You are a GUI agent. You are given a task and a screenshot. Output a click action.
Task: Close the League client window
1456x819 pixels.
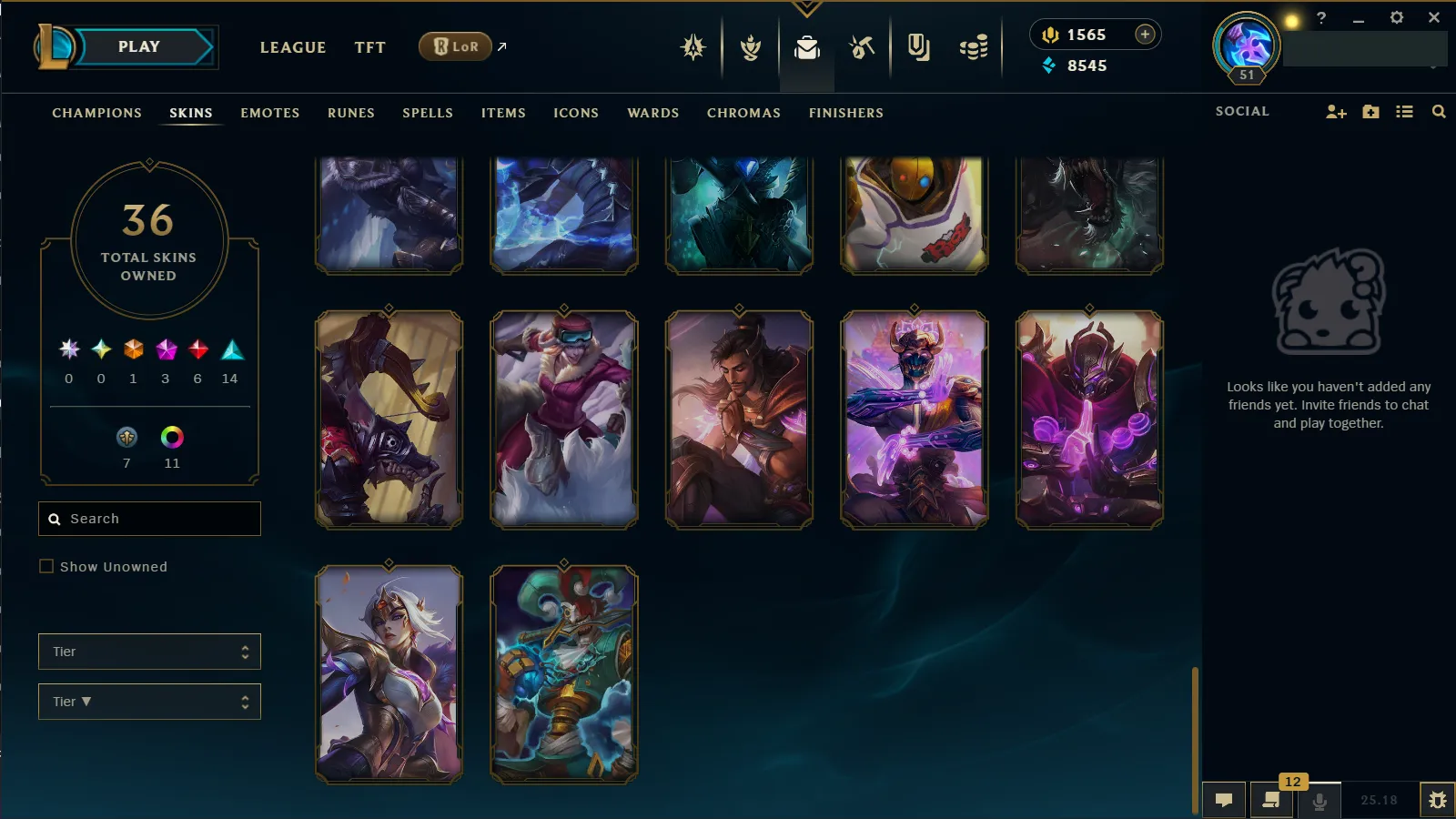click(x=1434, y=17)
